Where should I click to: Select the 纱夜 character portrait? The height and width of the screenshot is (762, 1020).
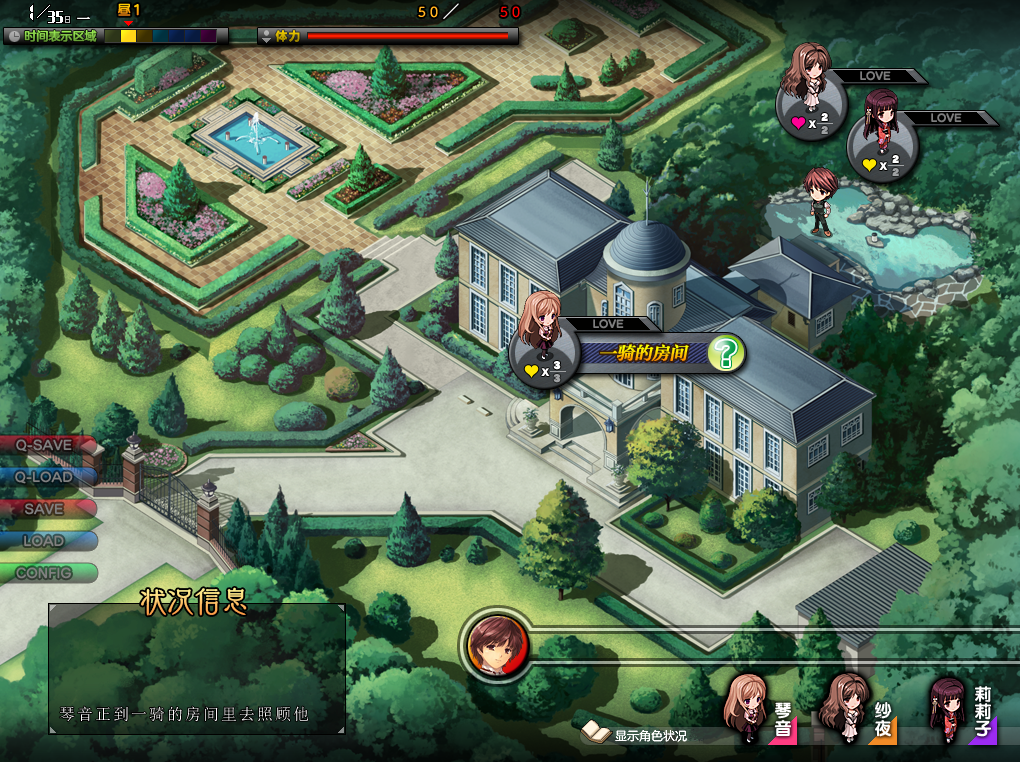(x=857, y=710)
